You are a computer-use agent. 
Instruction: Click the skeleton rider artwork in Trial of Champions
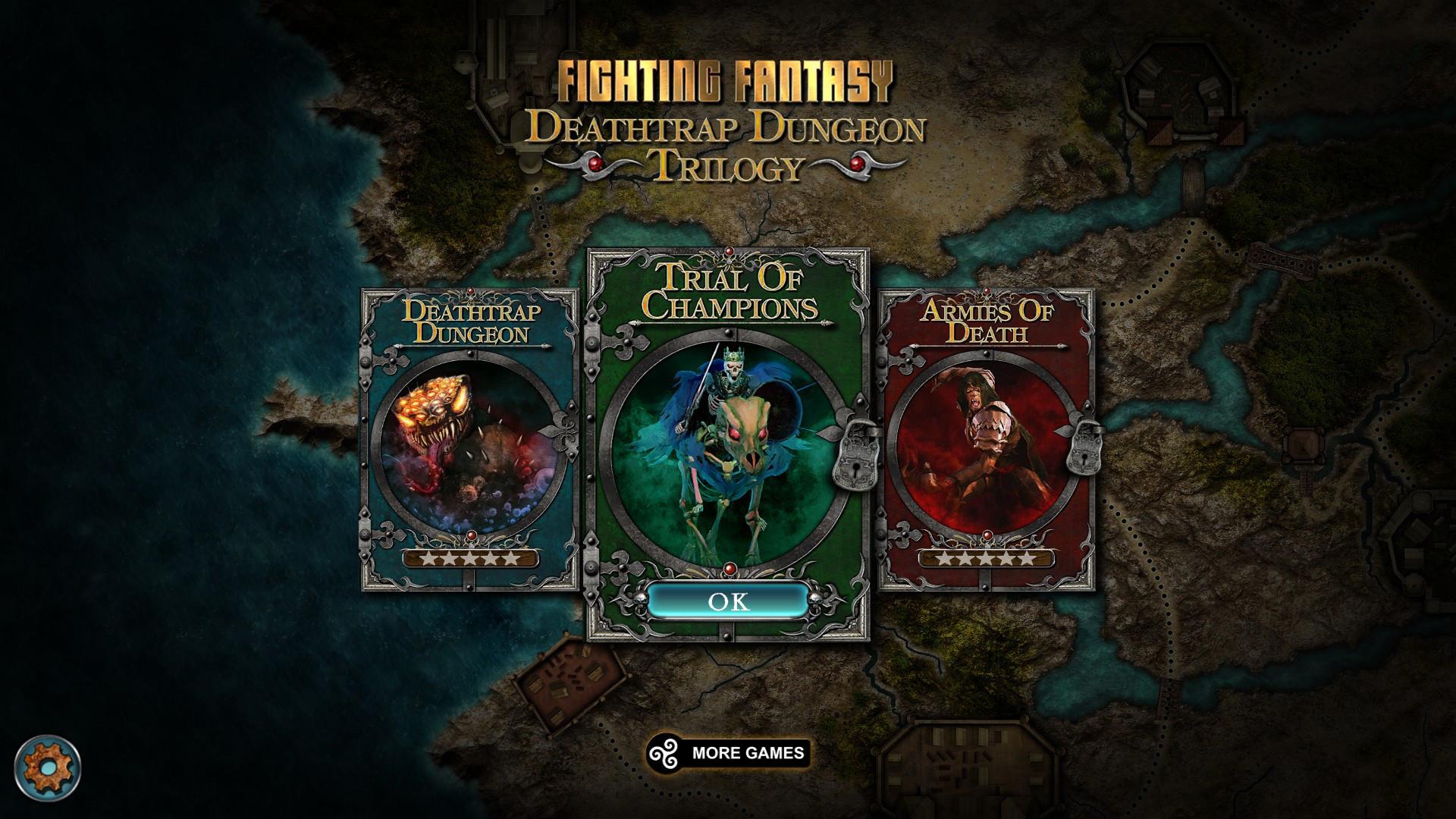click(728, 447)
